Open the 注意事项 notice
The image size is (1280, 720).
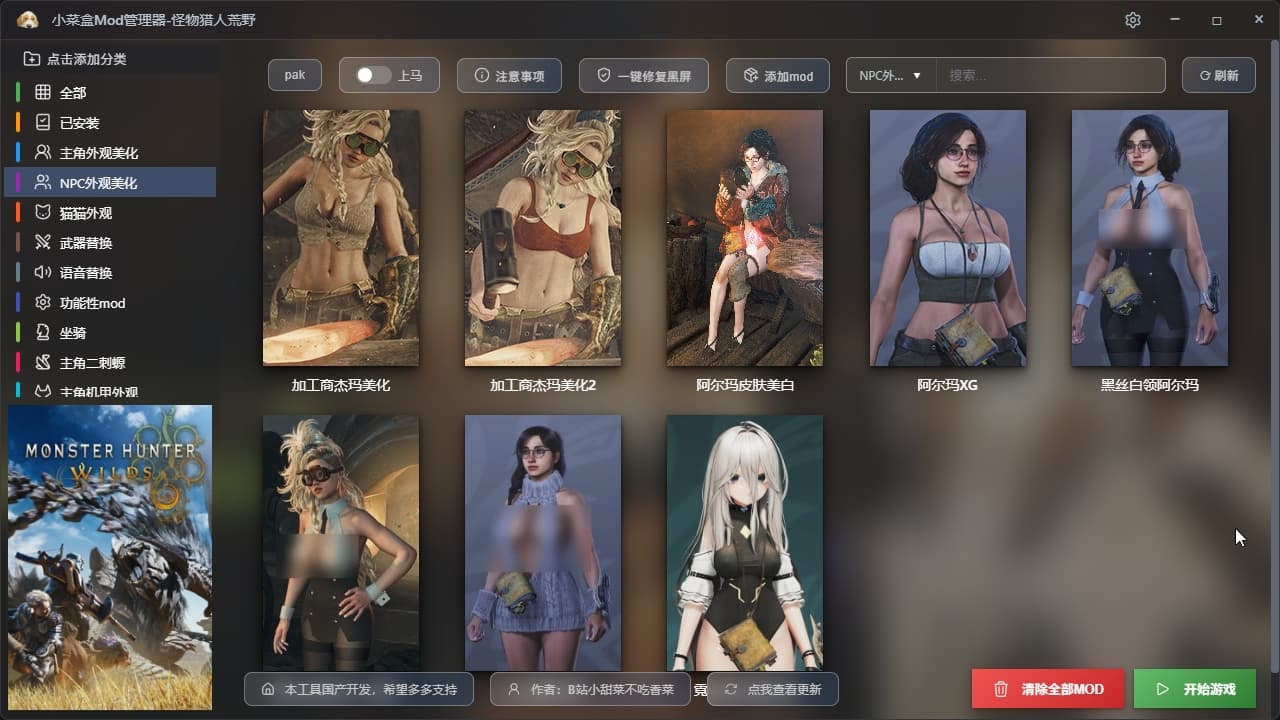[x=509, y=76]
